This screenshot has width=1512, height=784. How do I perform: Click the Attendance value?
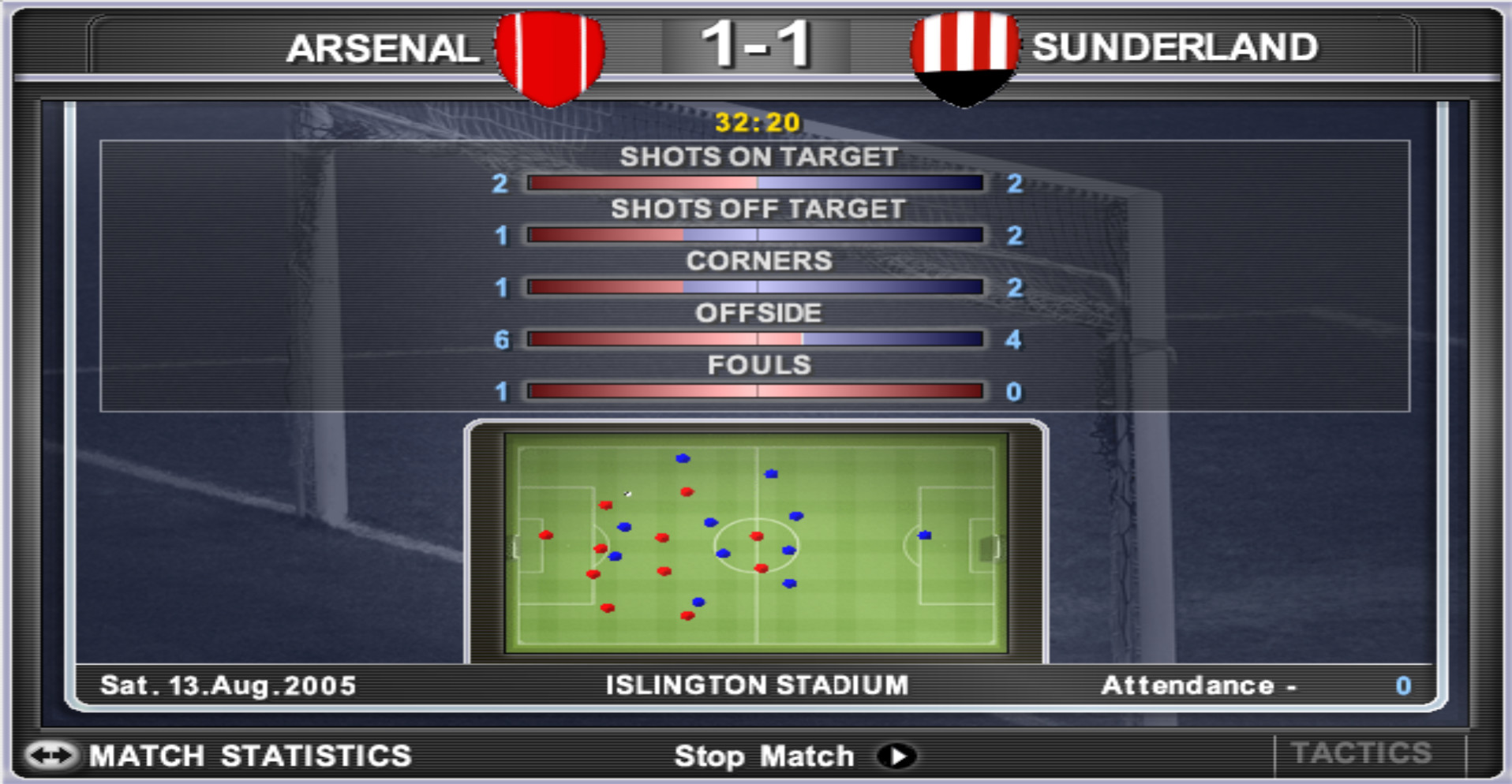pos(1404,685)
